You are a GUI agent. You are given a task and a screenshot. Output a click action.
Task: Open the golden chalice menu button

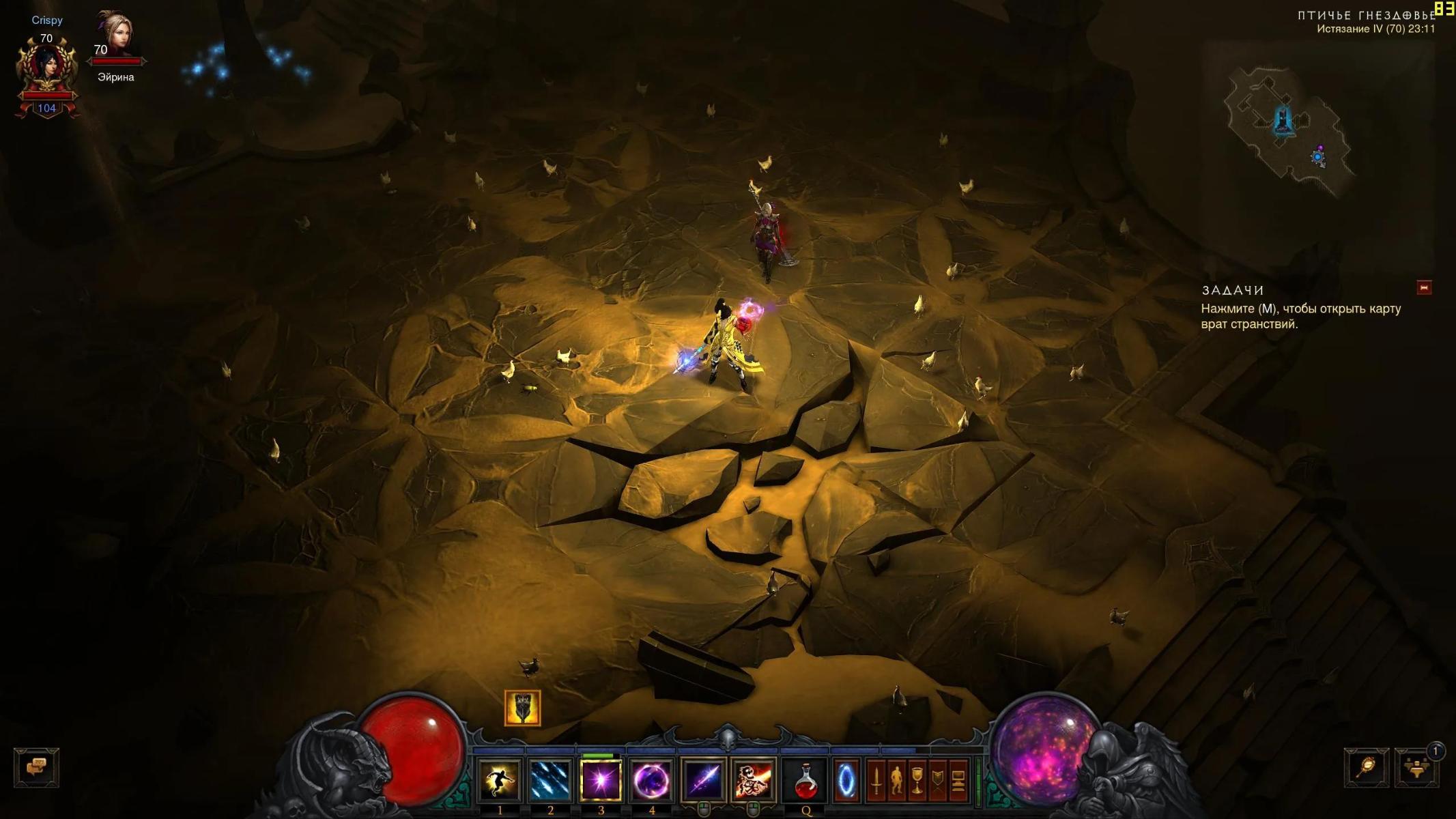tap(917, 780)
